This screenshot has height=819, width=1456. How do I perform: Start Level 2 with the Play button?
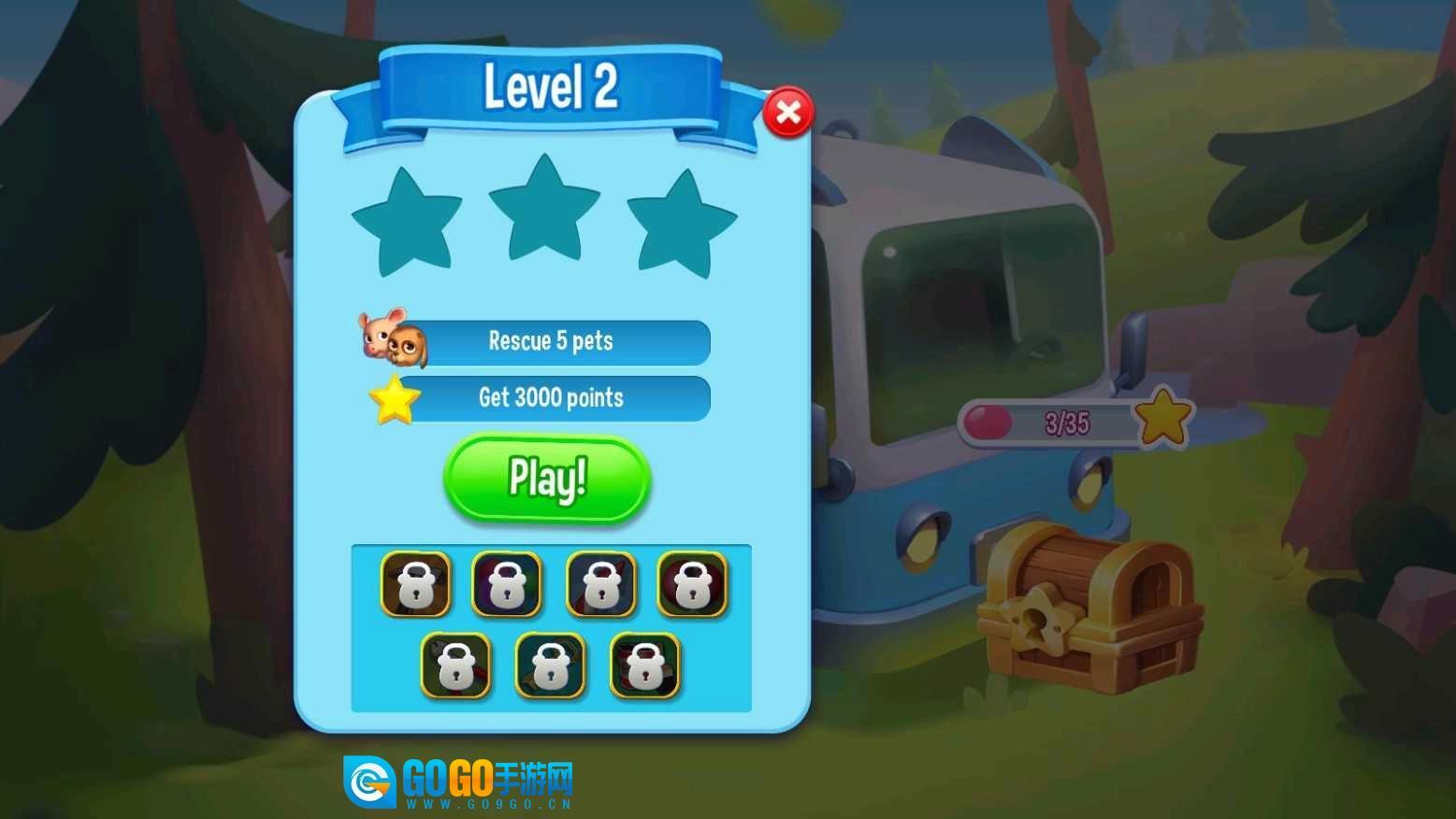click(x=547, y=479)
